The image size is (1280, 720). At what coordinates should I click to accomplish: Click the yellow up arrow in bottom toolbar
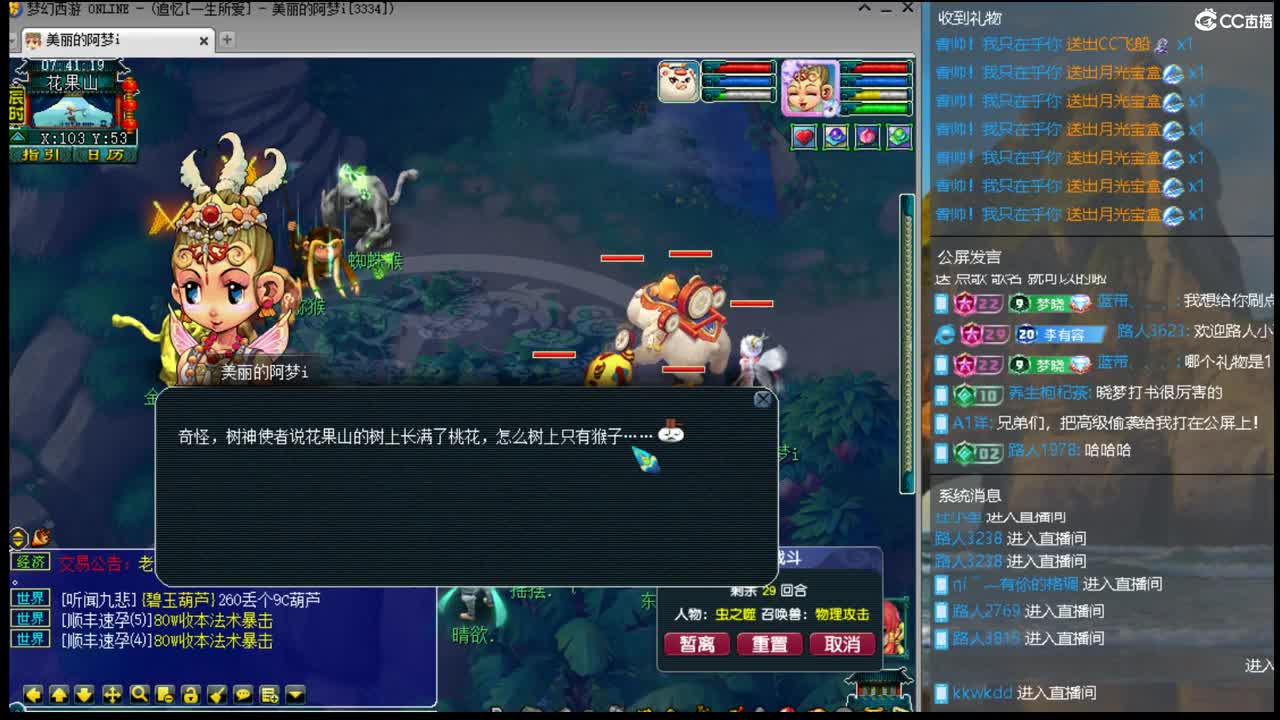point(58,694)
